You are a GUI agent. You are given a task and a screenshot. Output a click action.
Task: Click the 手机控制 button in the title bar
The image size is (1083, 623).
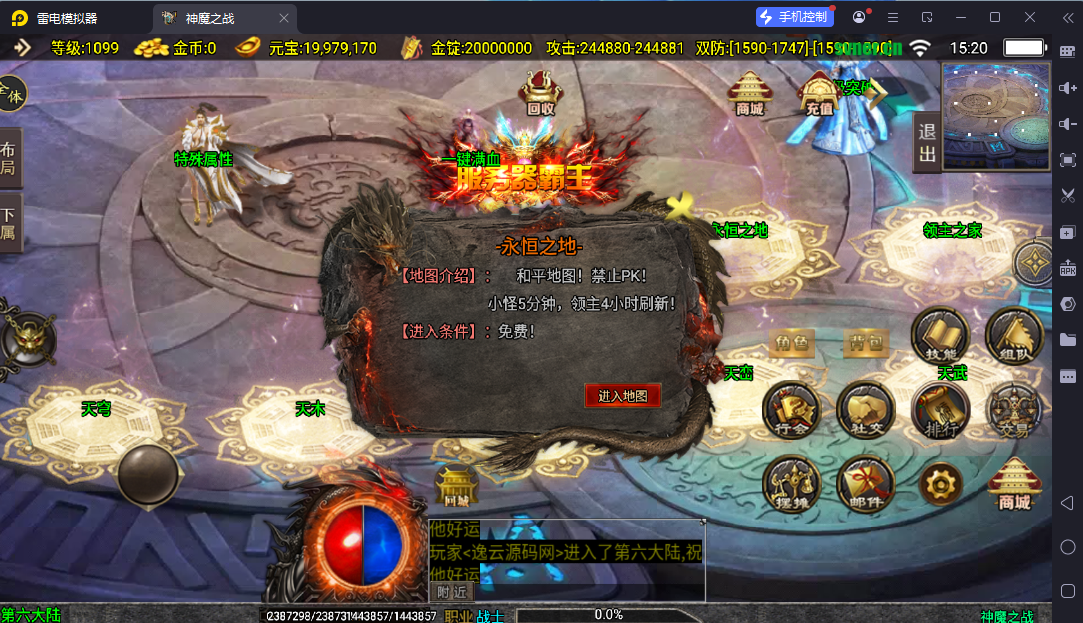click(794, 17)
